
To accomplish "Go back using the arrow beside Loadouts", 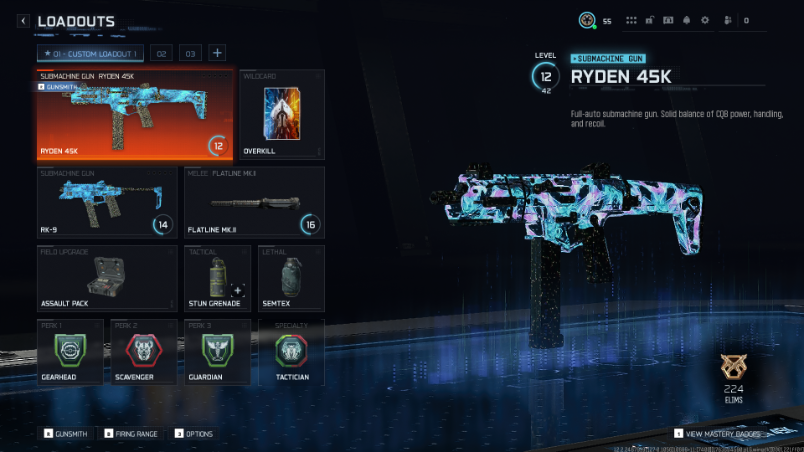I will 23,21.
